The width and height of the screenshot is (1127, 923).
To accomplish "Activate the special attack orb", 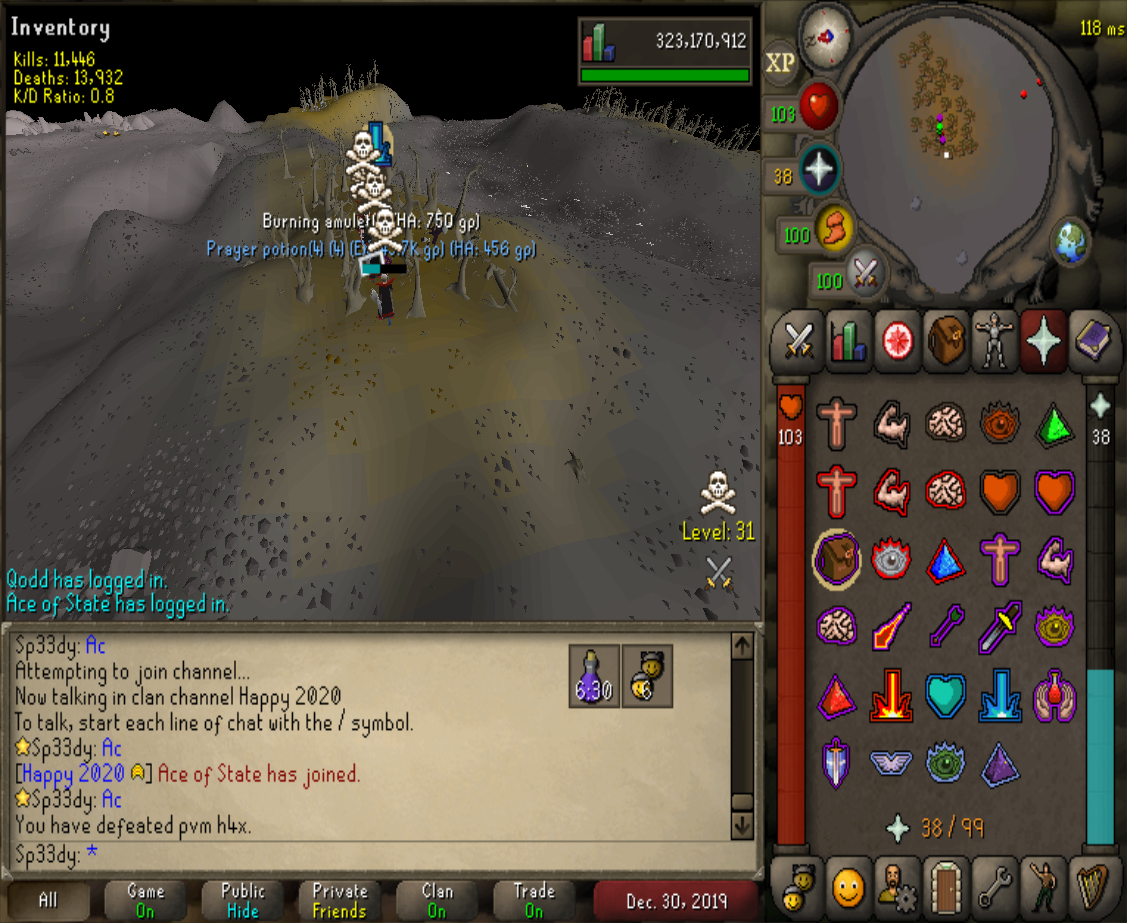I will (865, 274).
